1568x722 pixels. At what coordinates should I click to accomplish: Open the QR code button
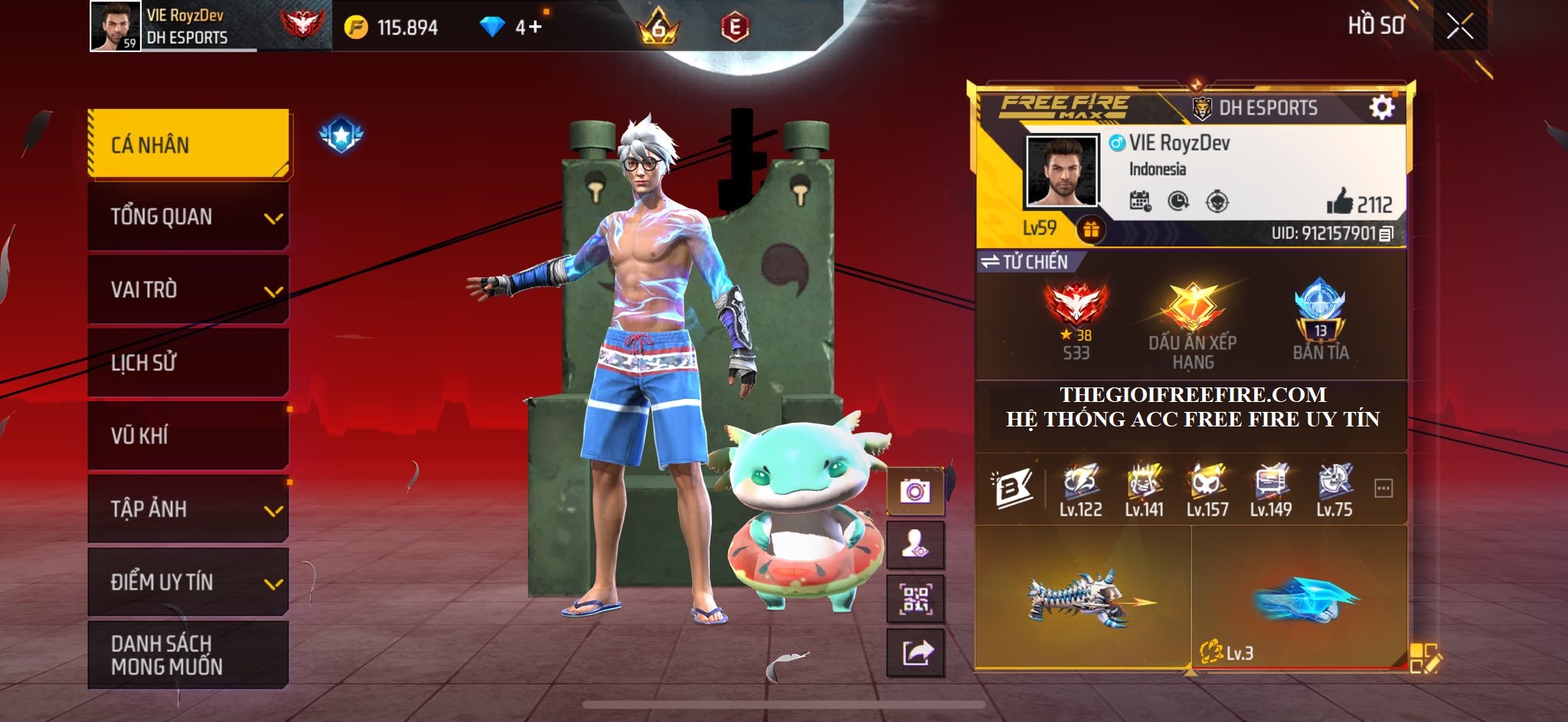tap(915, 599)
